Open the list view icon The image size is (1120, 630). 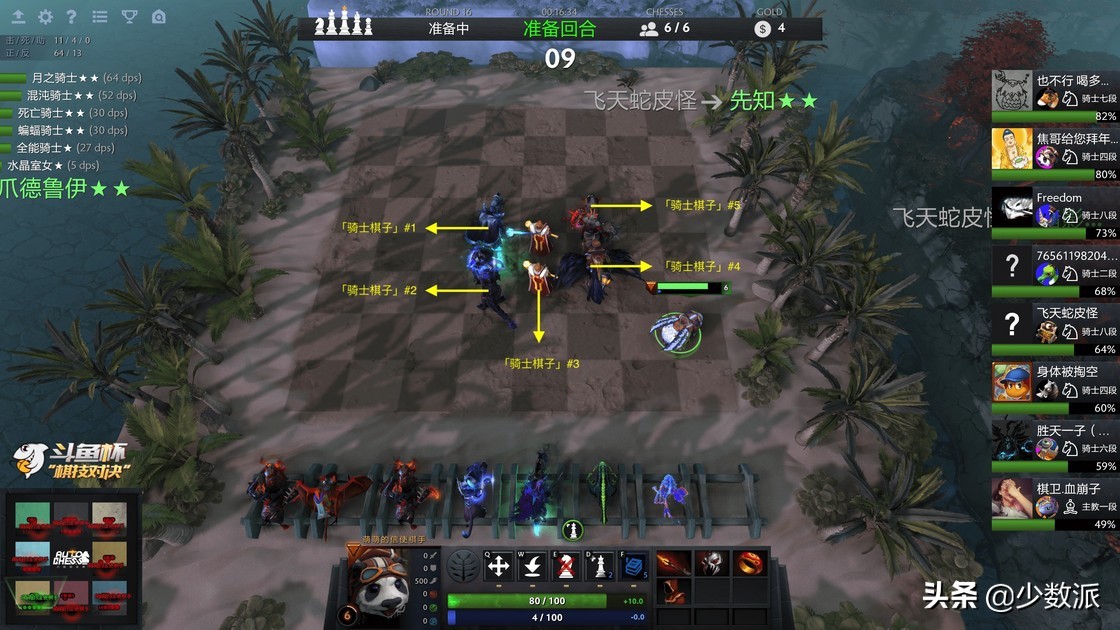[99, 17]
